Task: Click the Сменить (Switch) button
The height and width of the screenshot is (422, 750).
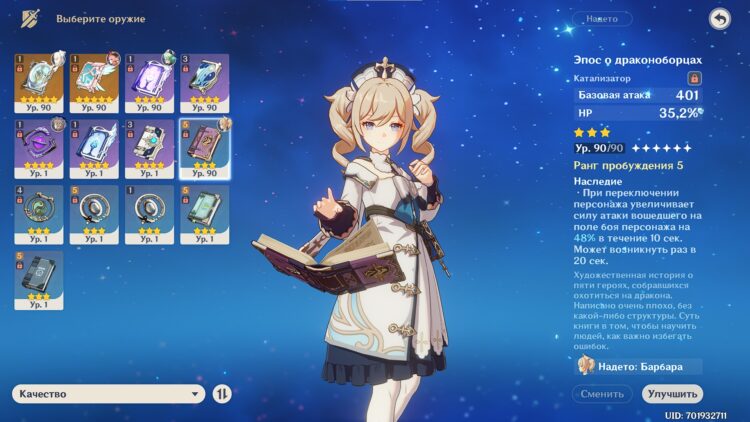Action: 602,394
